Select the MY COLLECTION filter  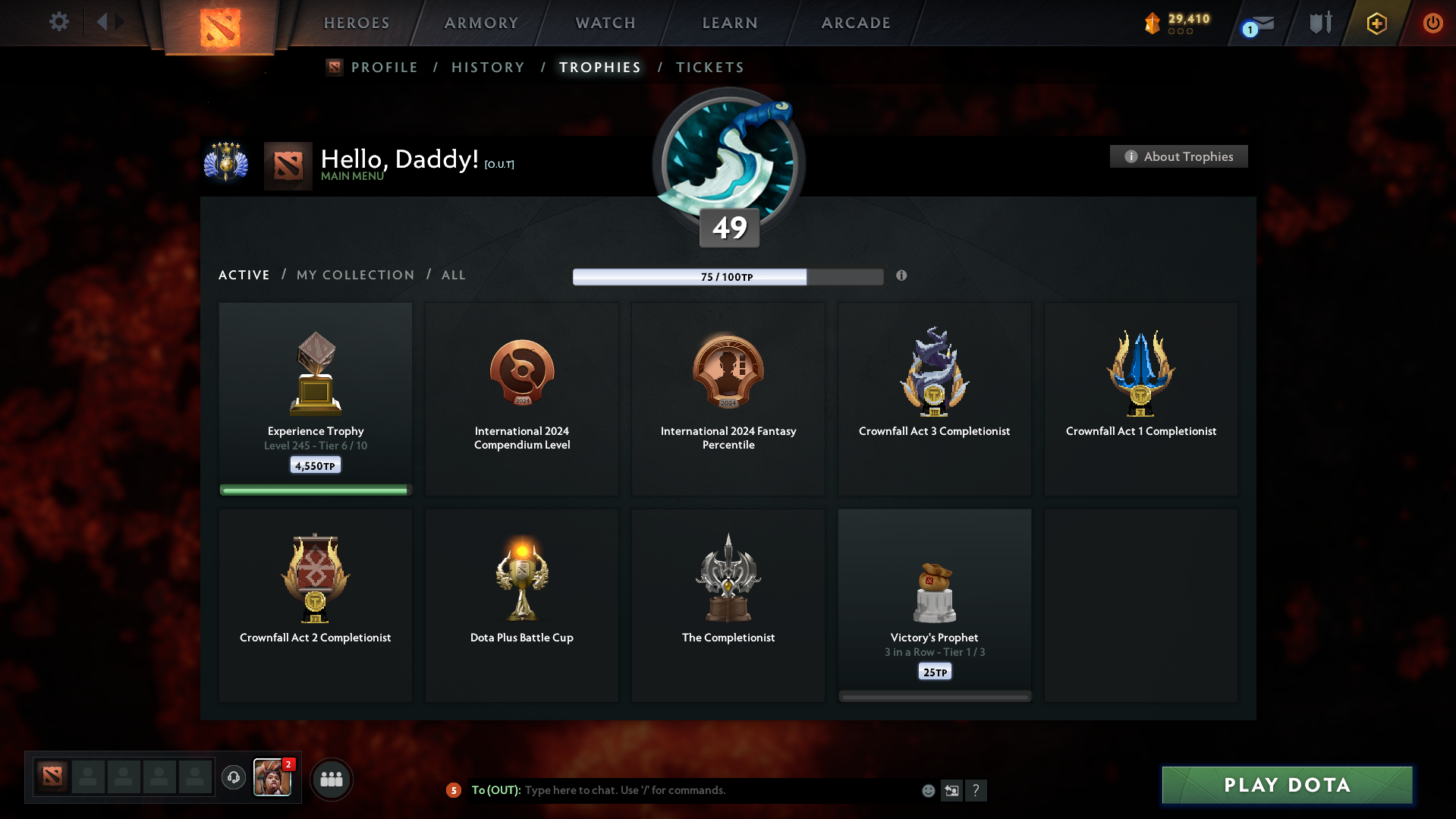(x=354, y=275)
